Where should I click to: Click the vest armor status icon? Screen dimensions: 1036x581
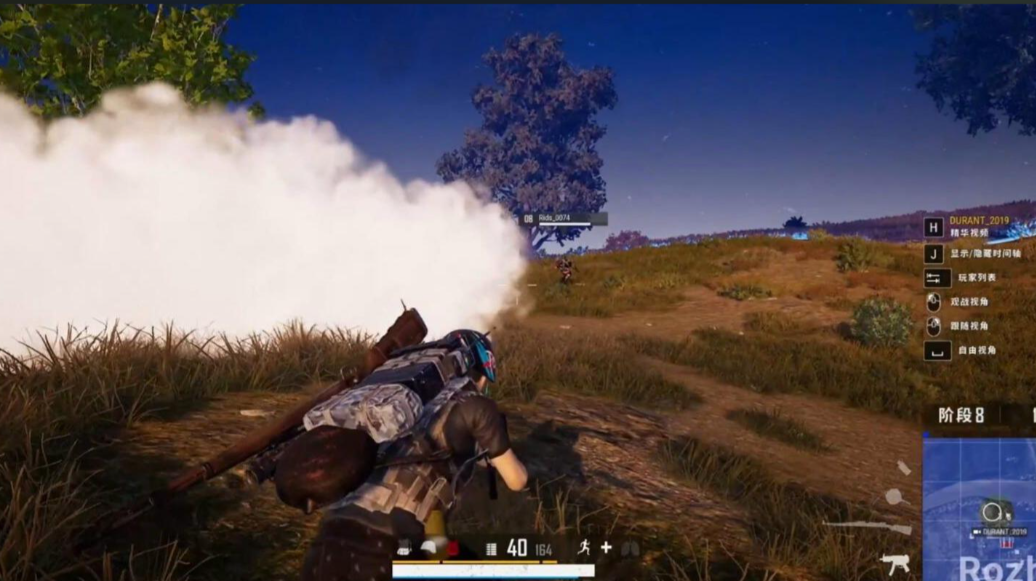click(404, 548)
